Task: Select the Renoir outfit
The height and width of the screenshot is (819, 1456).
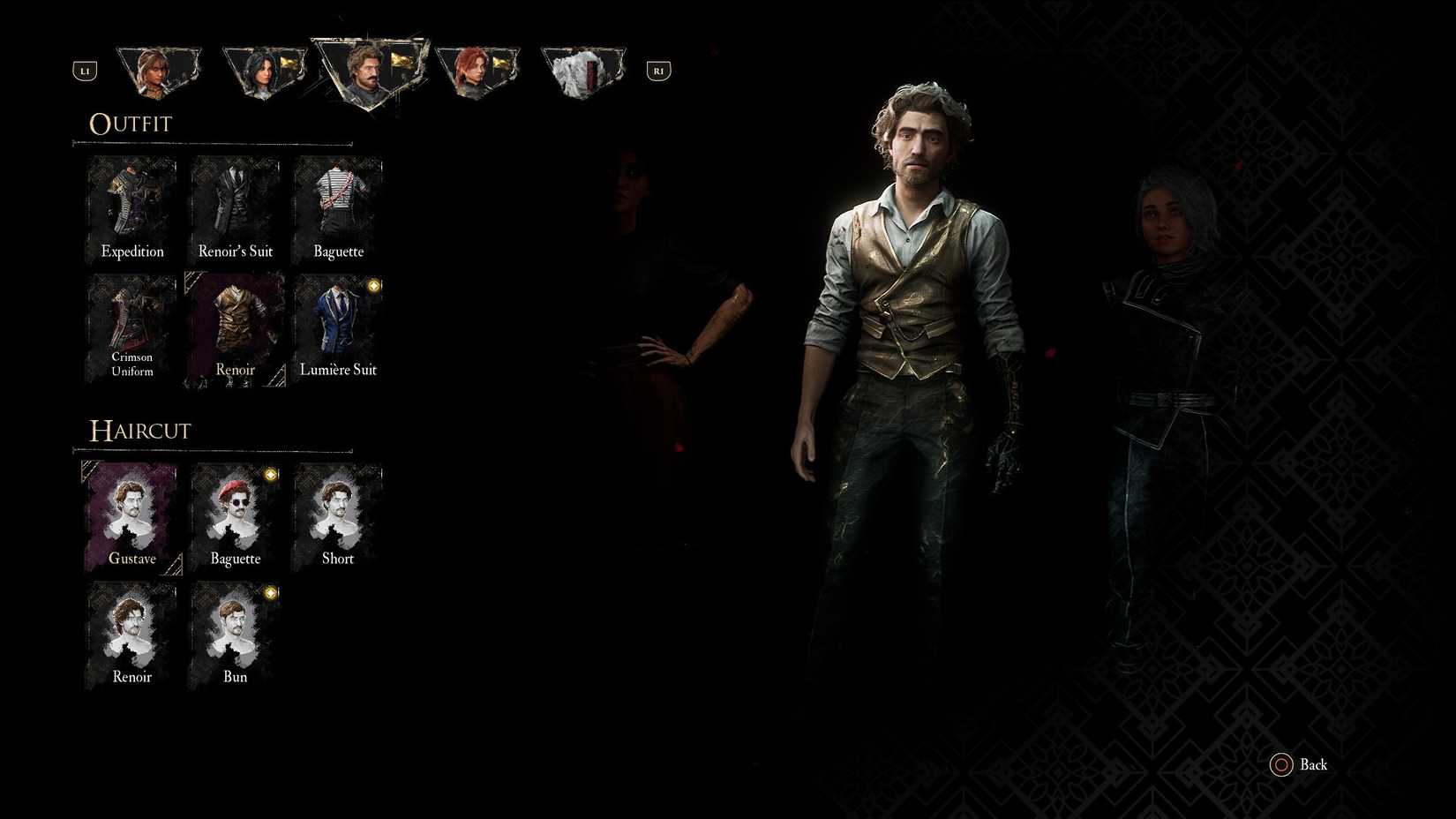Action: (234, 322)
